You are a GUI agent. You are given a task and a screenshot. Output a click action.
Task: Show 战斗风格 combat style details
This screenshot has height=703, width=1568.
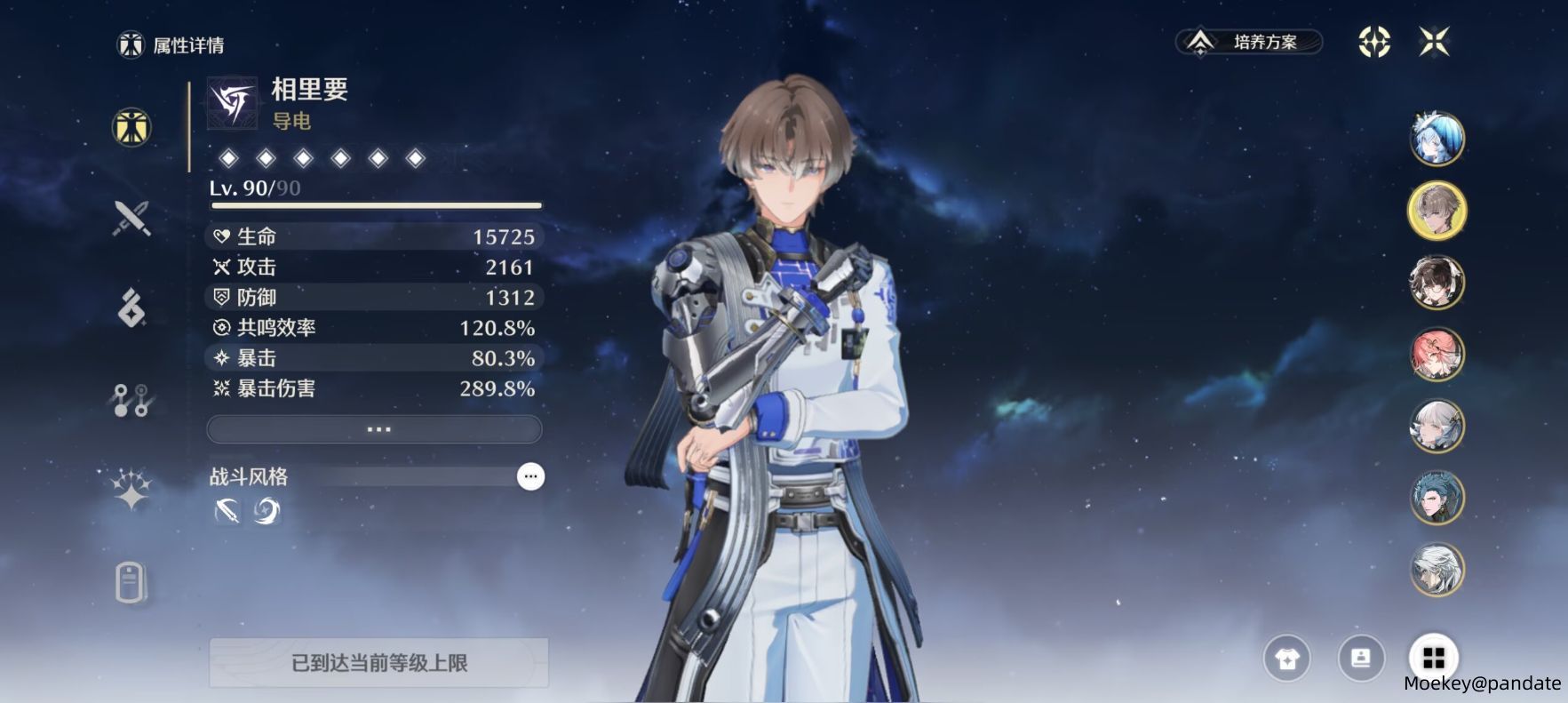click(530, 477)
